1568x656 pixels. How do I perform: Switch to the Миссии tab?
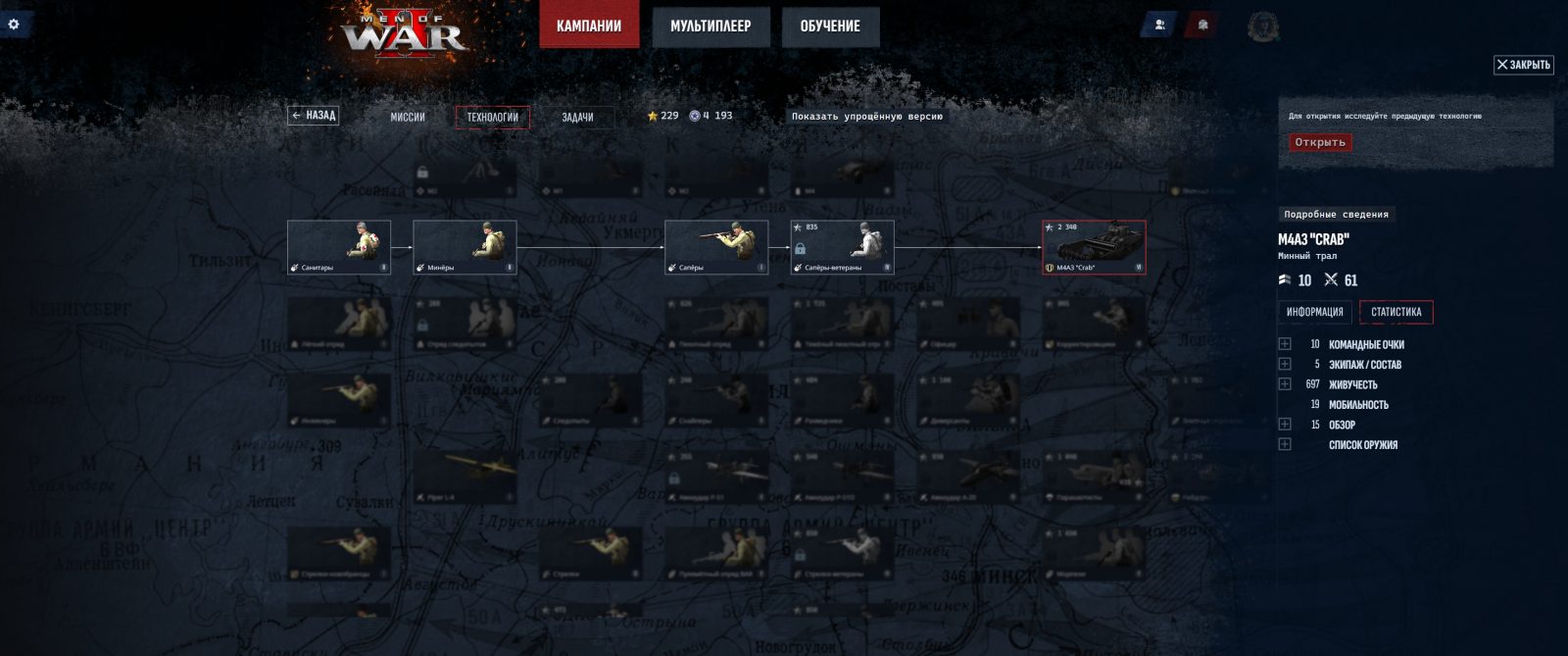[x=408, y=118]
